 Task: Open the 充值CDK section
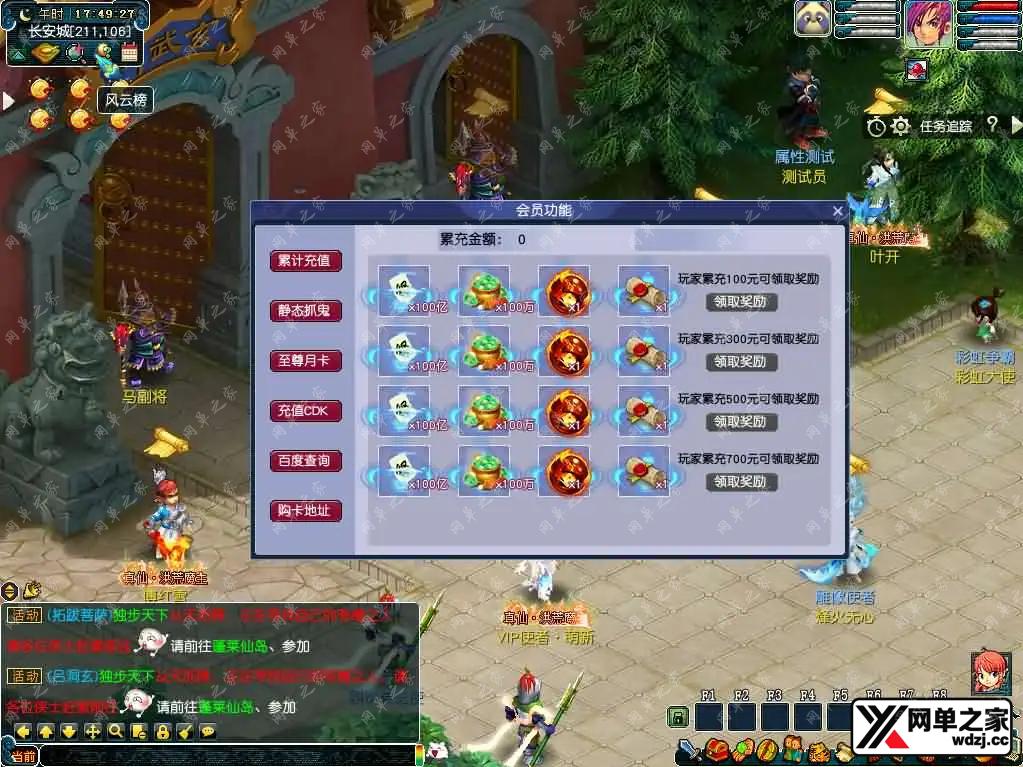[305, 411]
